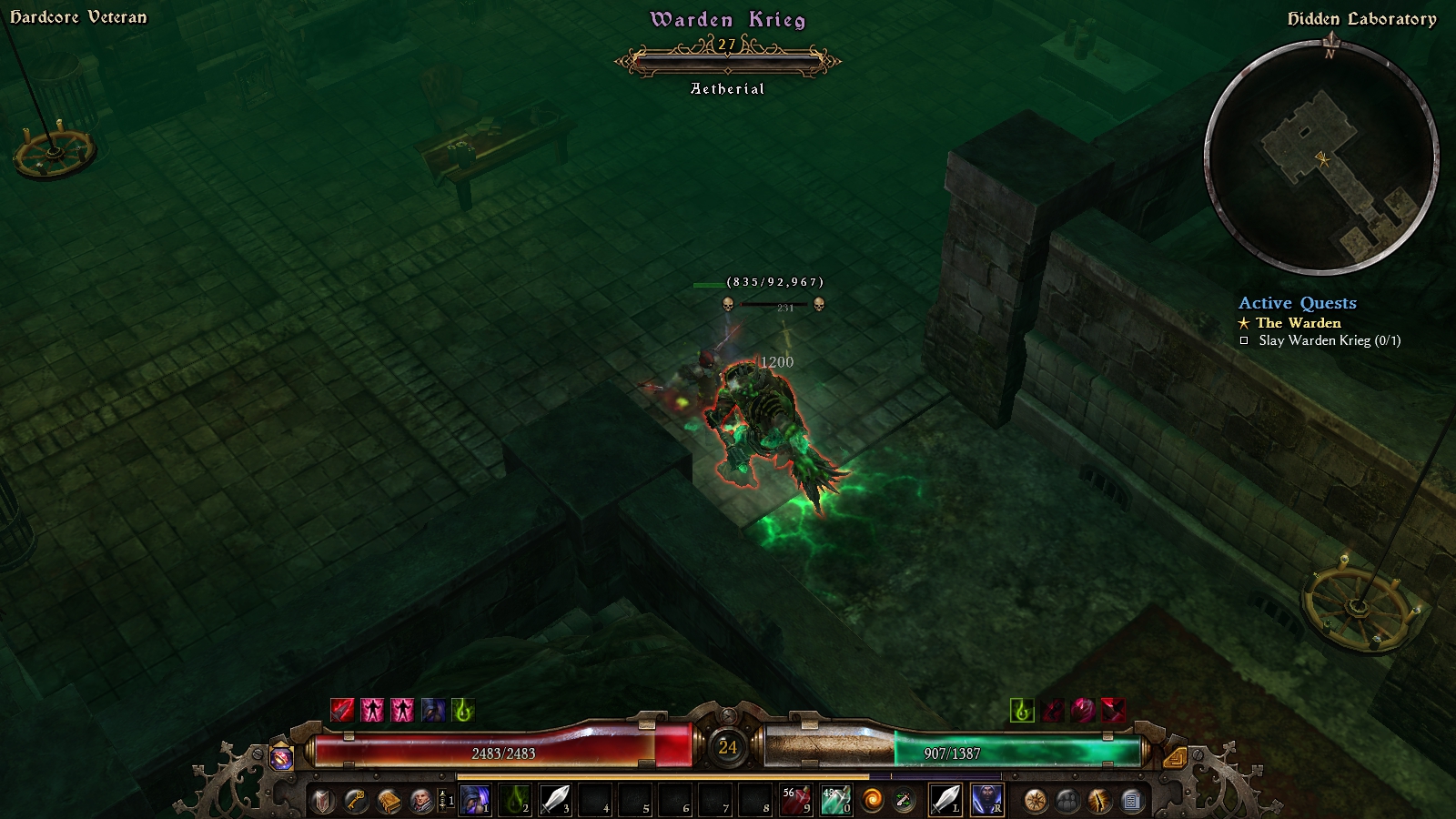1456x819 pixels.
Task: Click the circular Hidden Laboratory minimap
Action: click(x=1321, y=158)
